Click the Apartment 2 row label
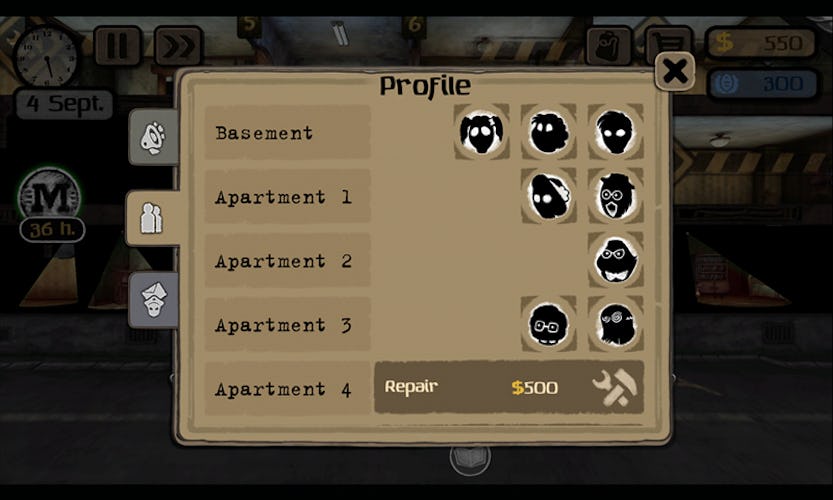This screenshot has width=833, height=500. point(287,261)
